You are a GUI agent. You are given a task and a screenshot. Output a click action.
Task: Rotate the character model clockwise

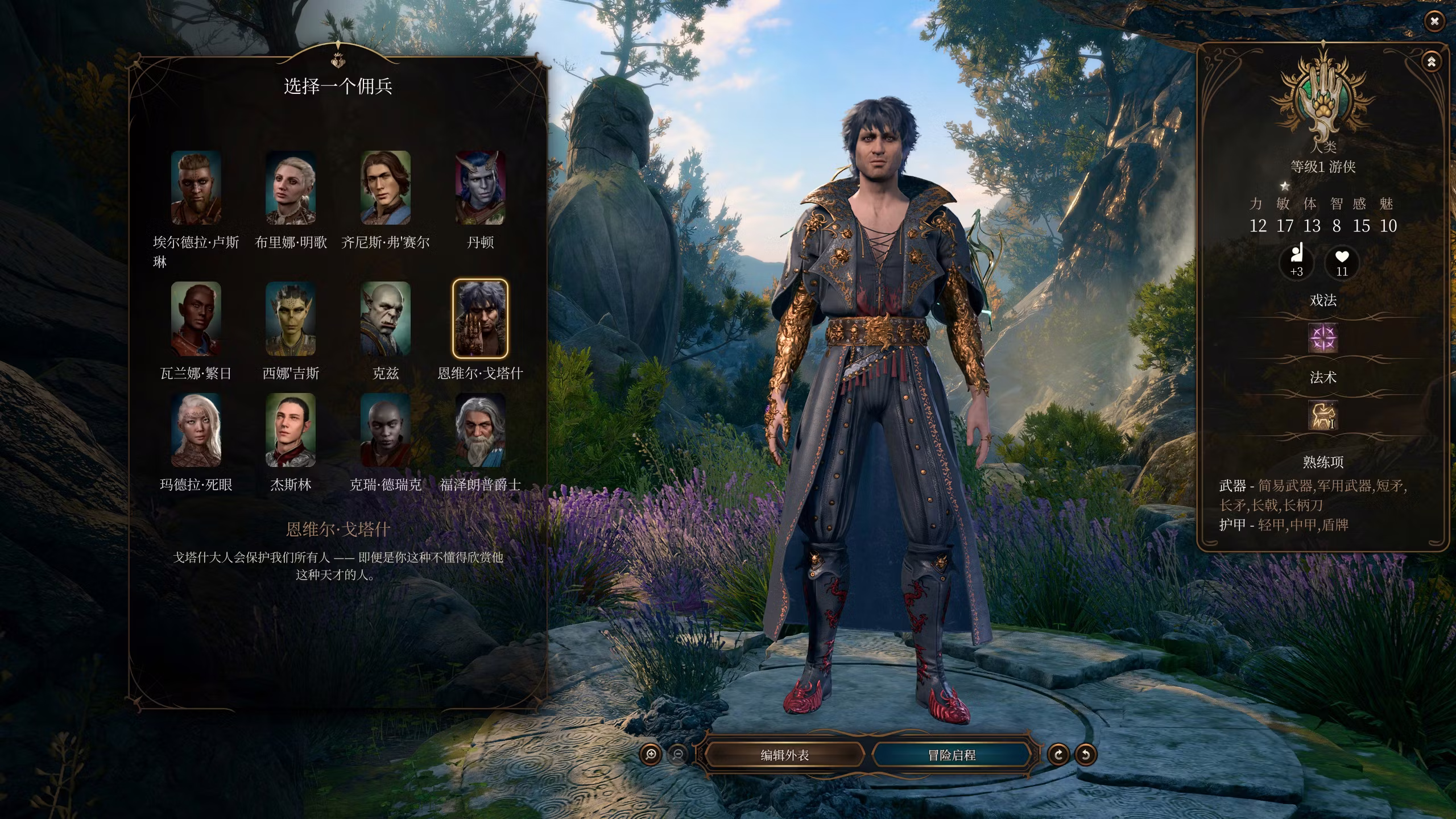pos(1058,755)
